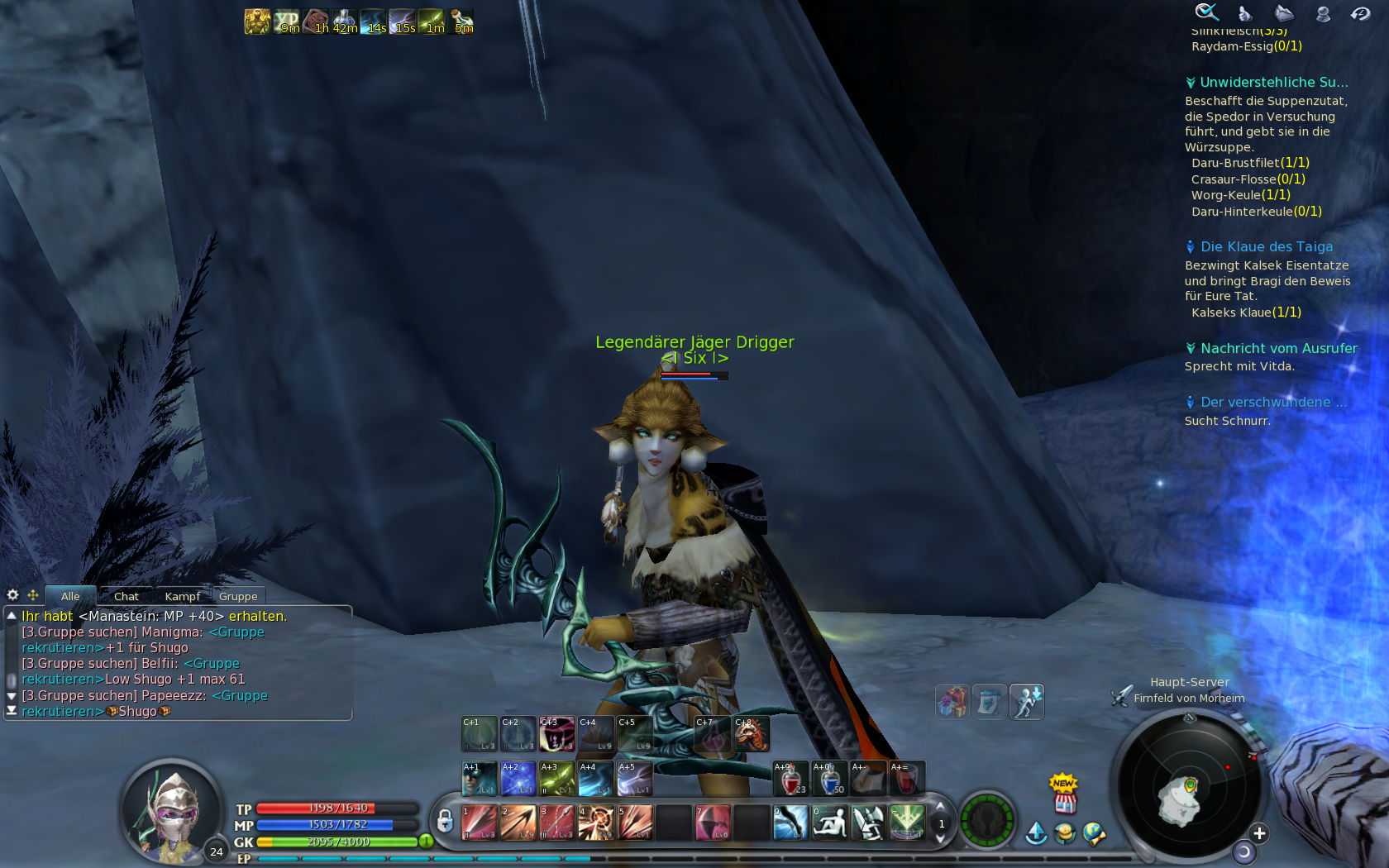The image size is (1389, 868).
Task: Open the Nachricht vom Ausrufer quest
Action: [x=1278, y=349]
